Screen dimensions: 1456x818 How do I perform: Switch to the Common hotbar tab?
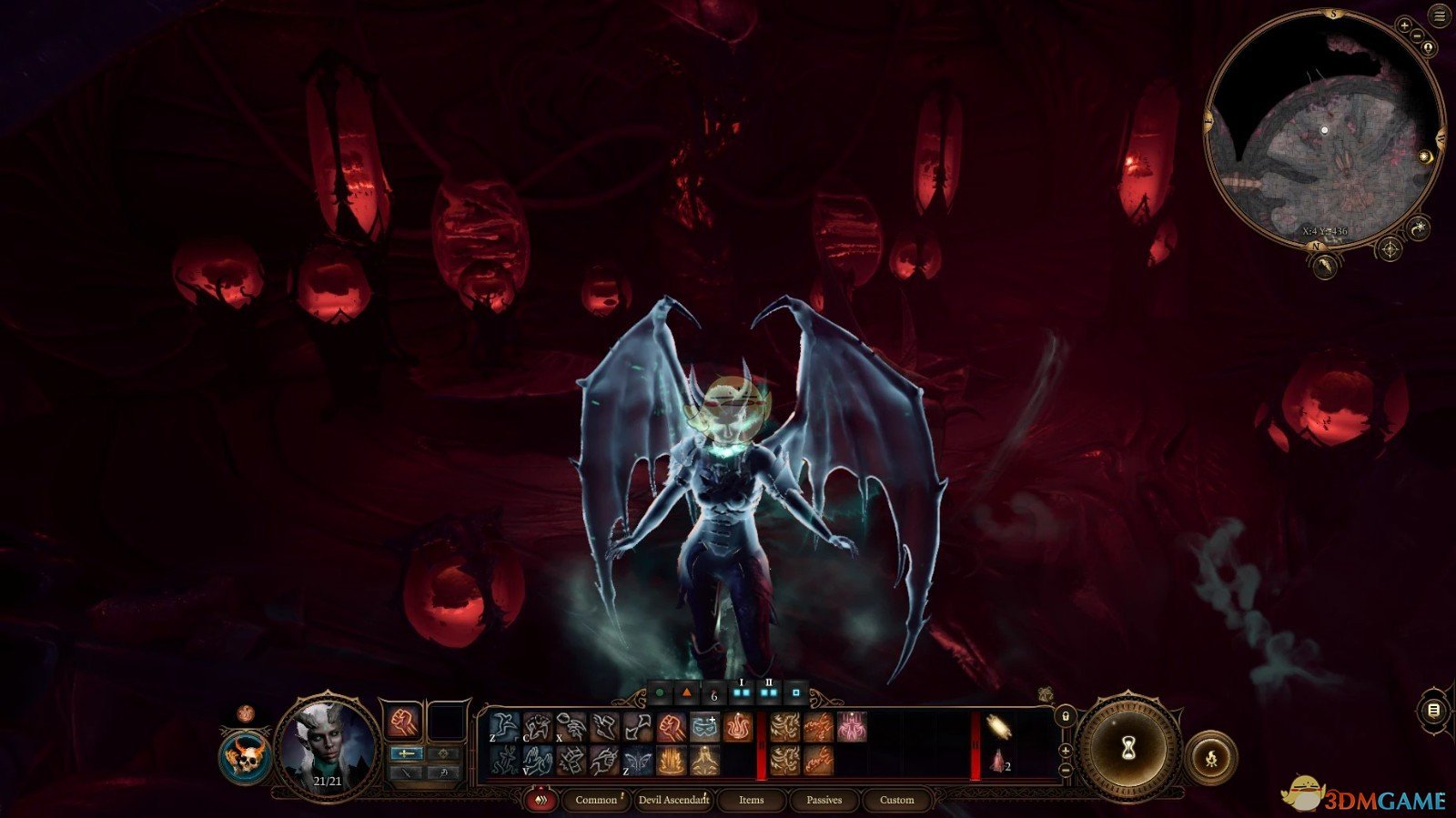click(596, 800)
